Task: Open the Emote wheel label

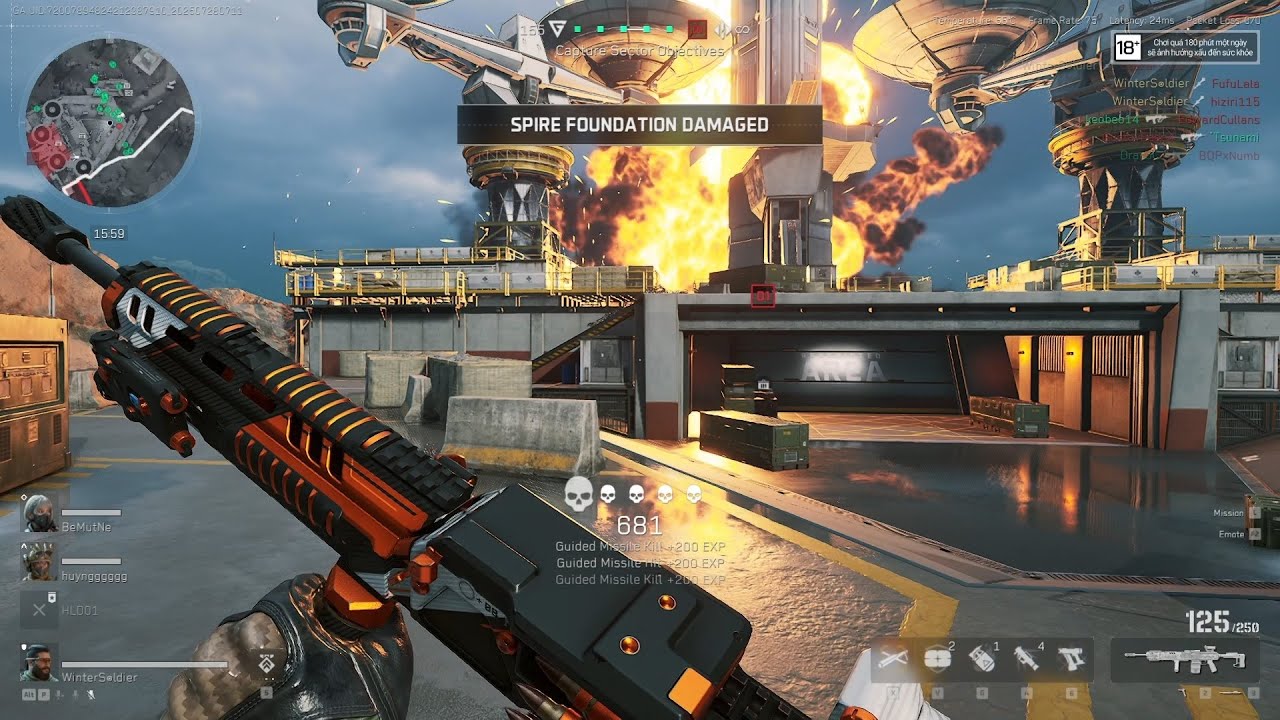Action: (1232, 534)
